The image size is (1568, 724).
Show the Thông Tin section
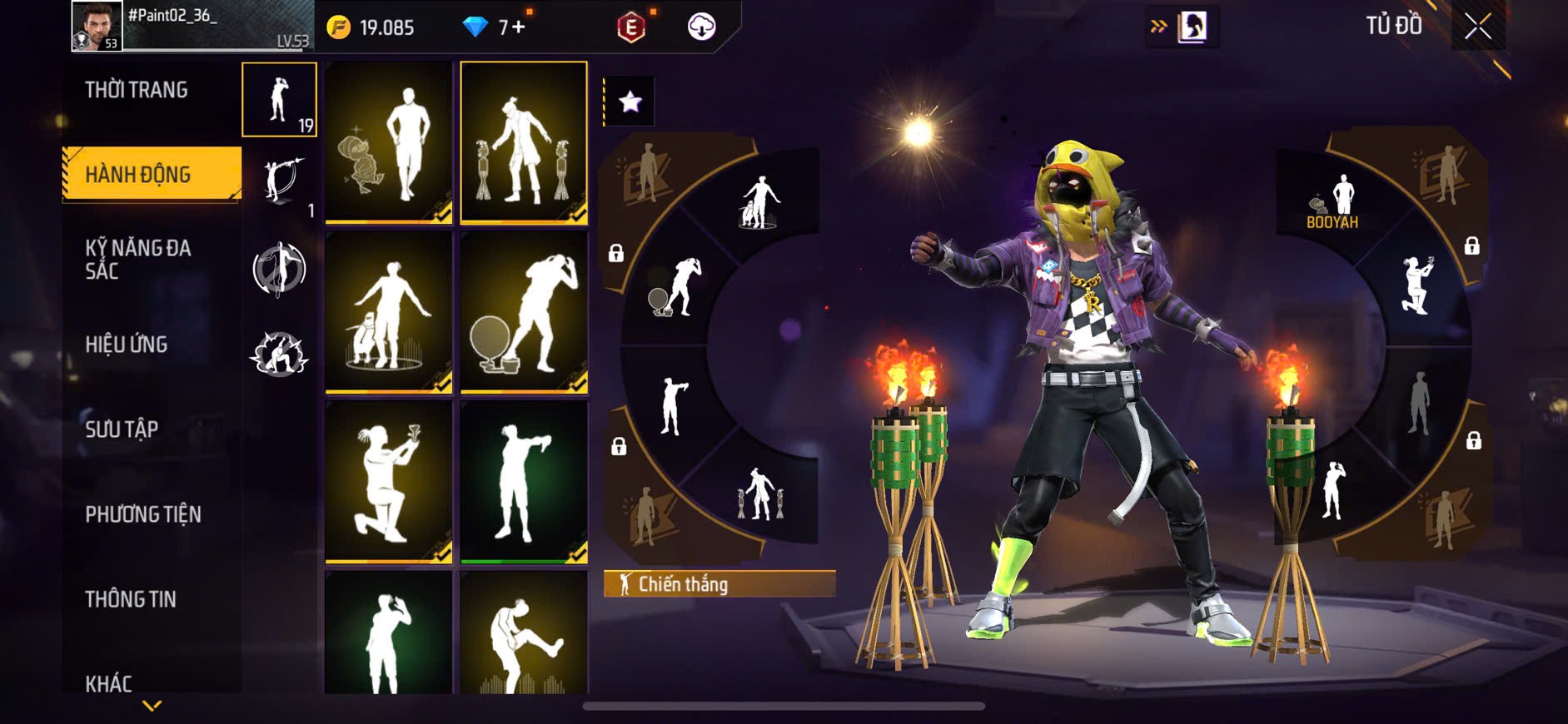[131, 598]
